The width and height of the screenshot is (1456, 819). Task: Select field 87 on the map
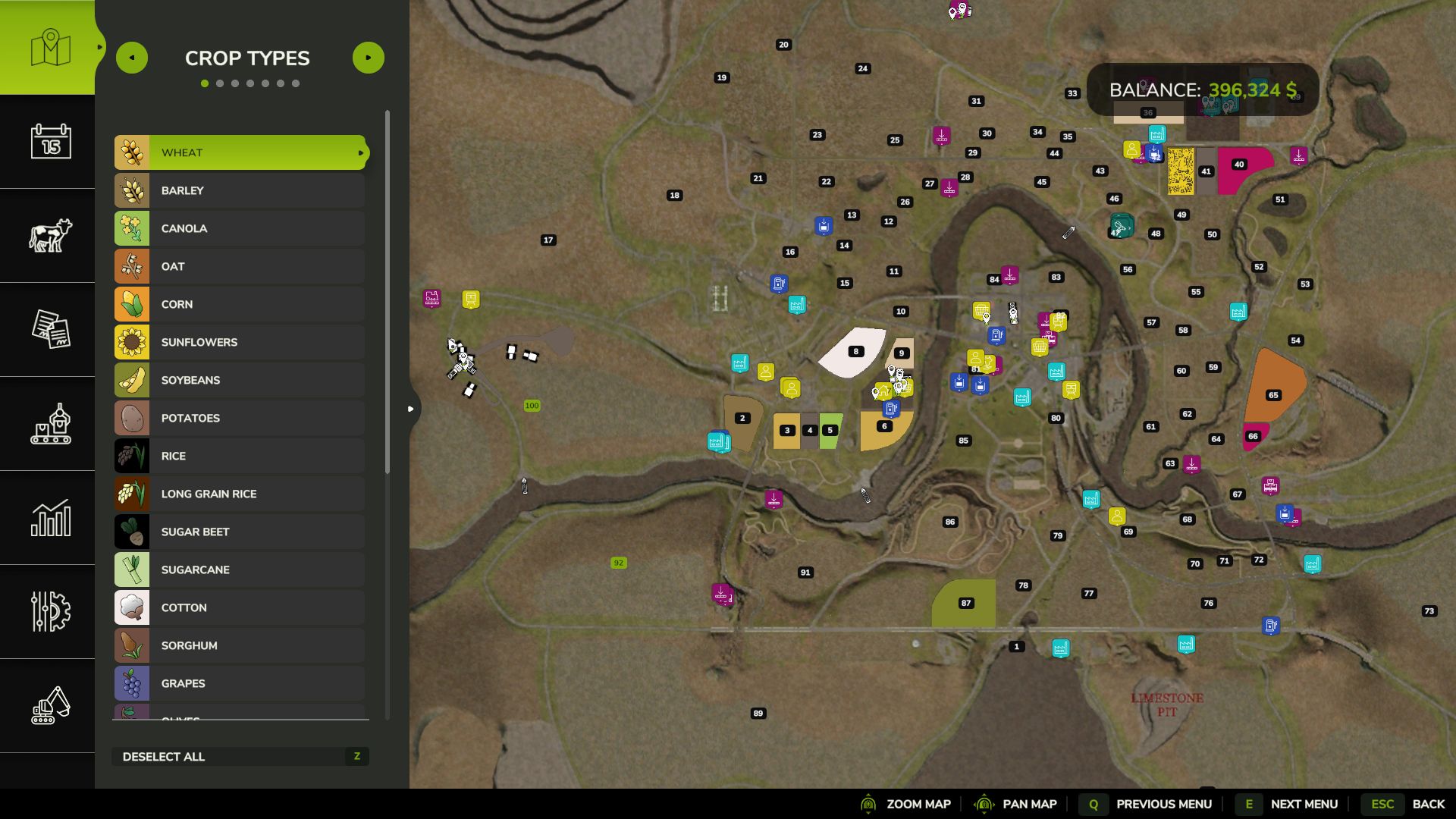(965, 604)
